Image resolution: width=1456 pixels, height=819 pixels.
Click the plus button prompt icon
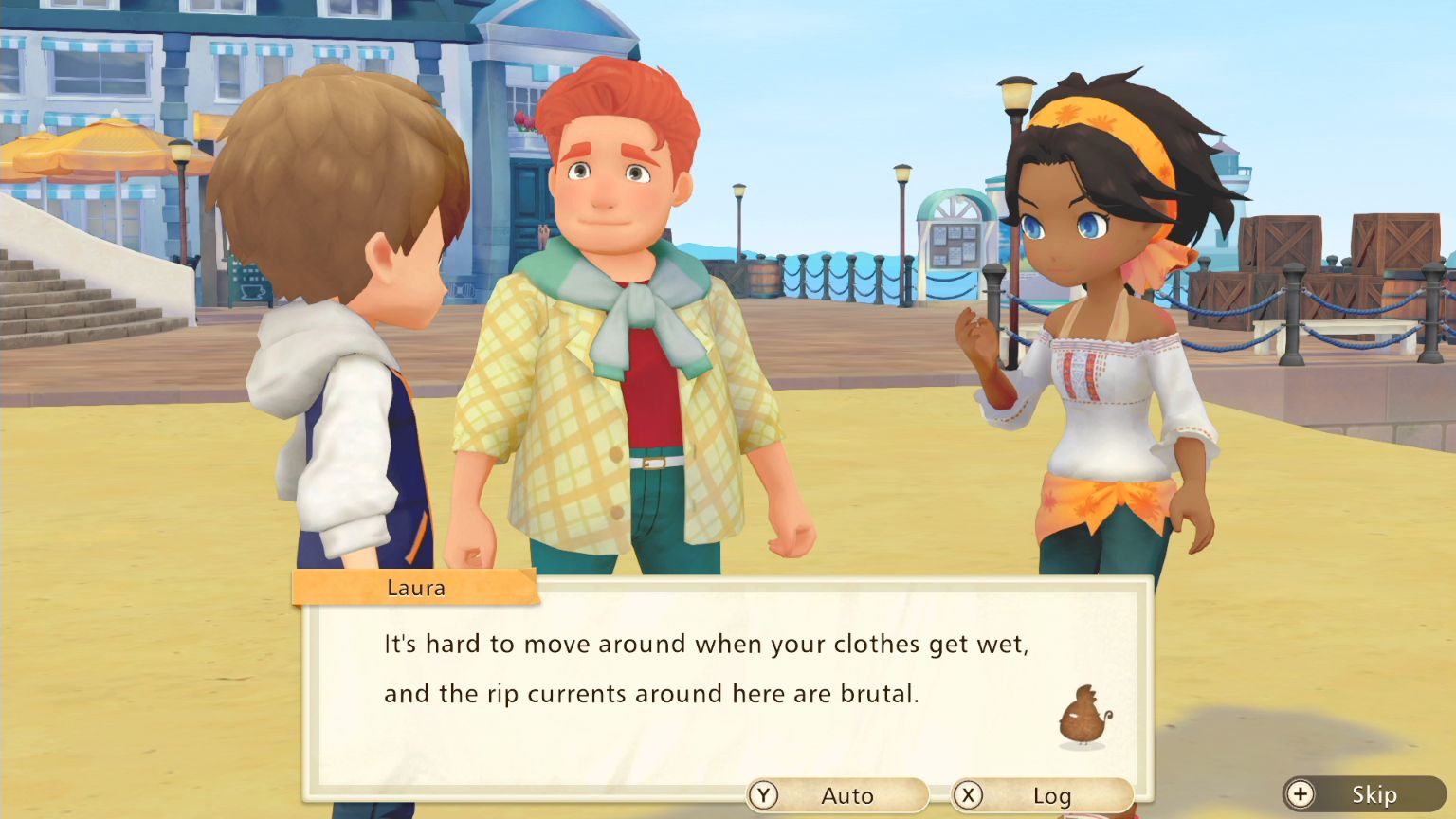pyautogui.click(x=1301, y=794)
